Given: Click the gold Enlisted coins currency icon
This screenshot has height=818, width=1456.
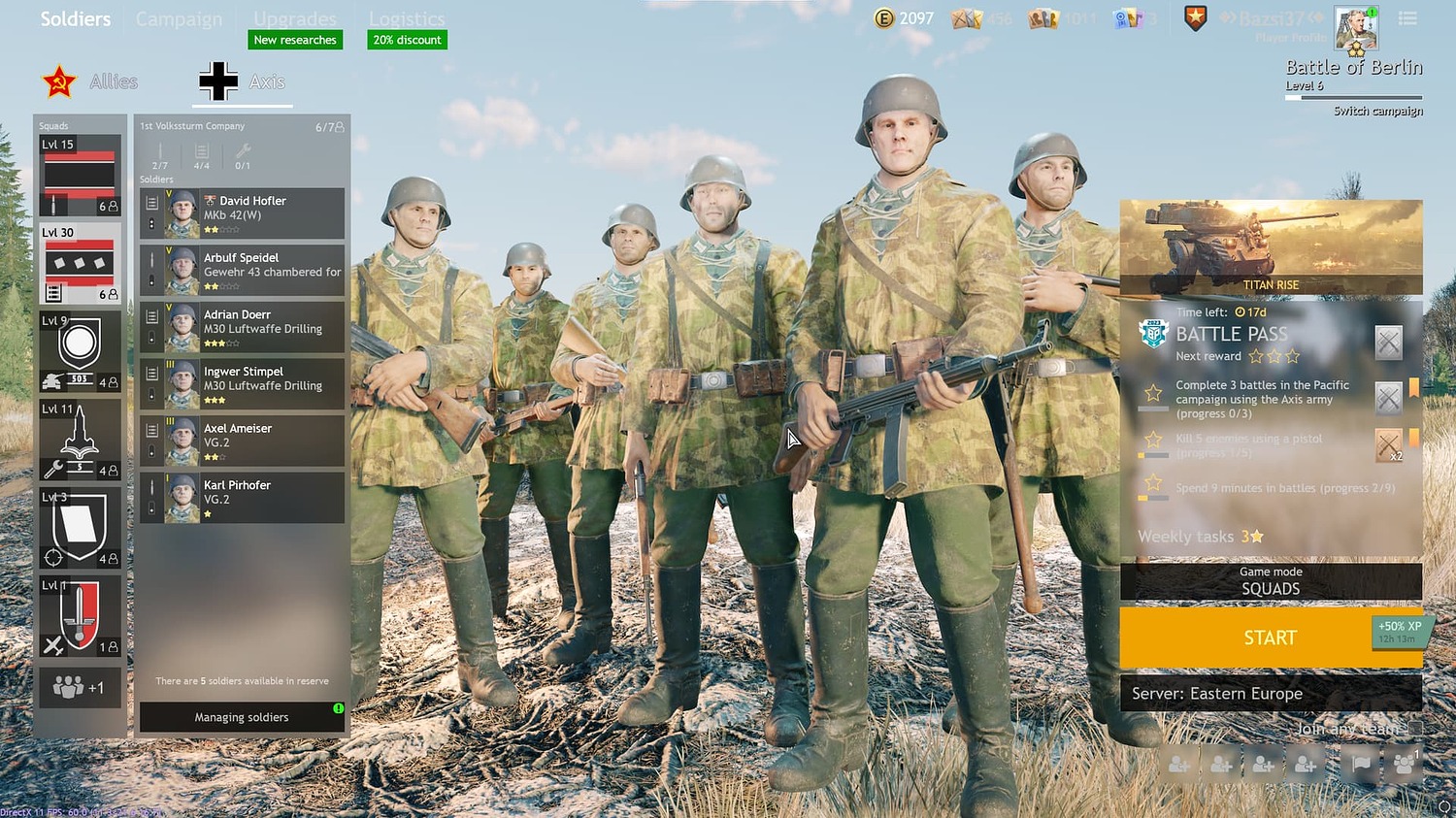Looking at the screenshot, I should tap(884, 17).
